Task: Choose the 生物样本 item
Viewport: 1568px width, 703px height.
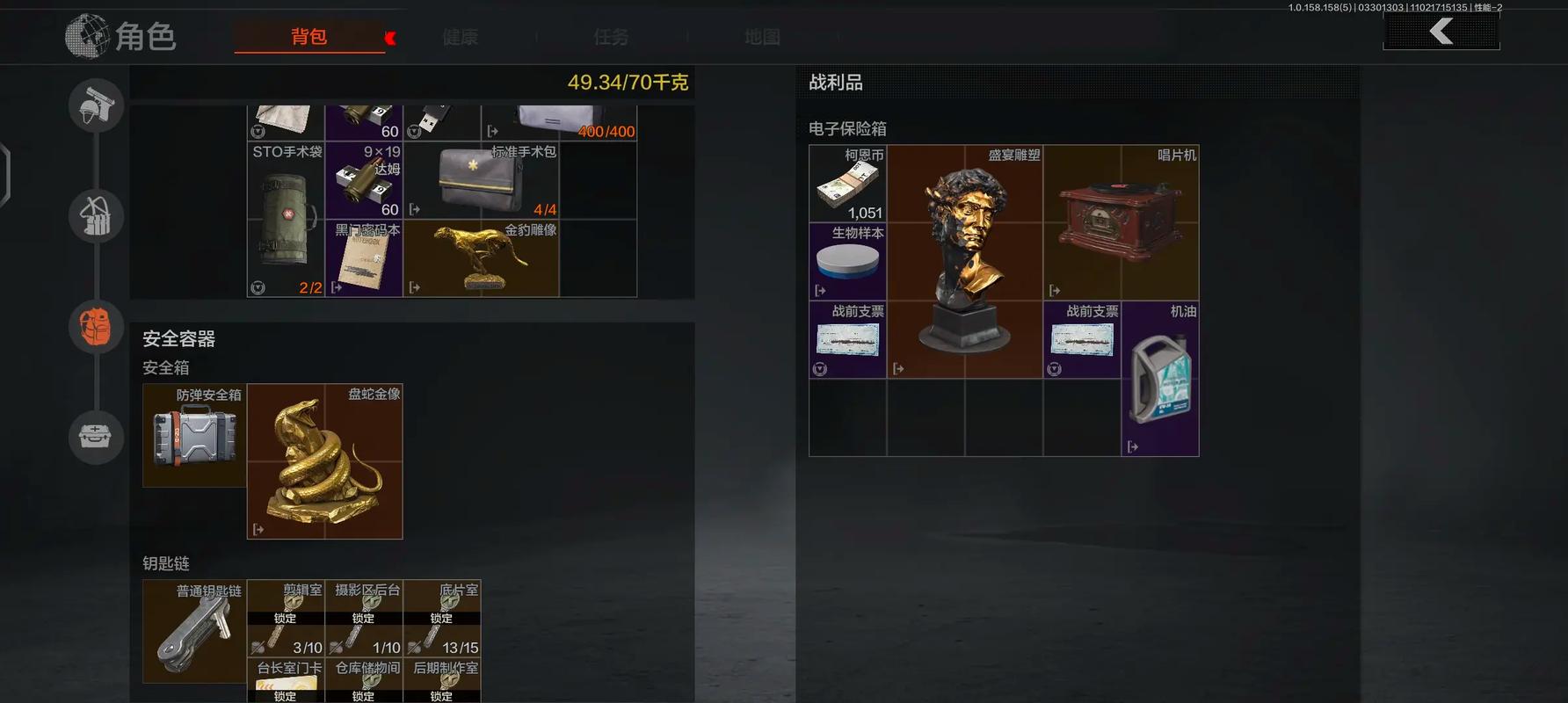Action: [847, 261]
